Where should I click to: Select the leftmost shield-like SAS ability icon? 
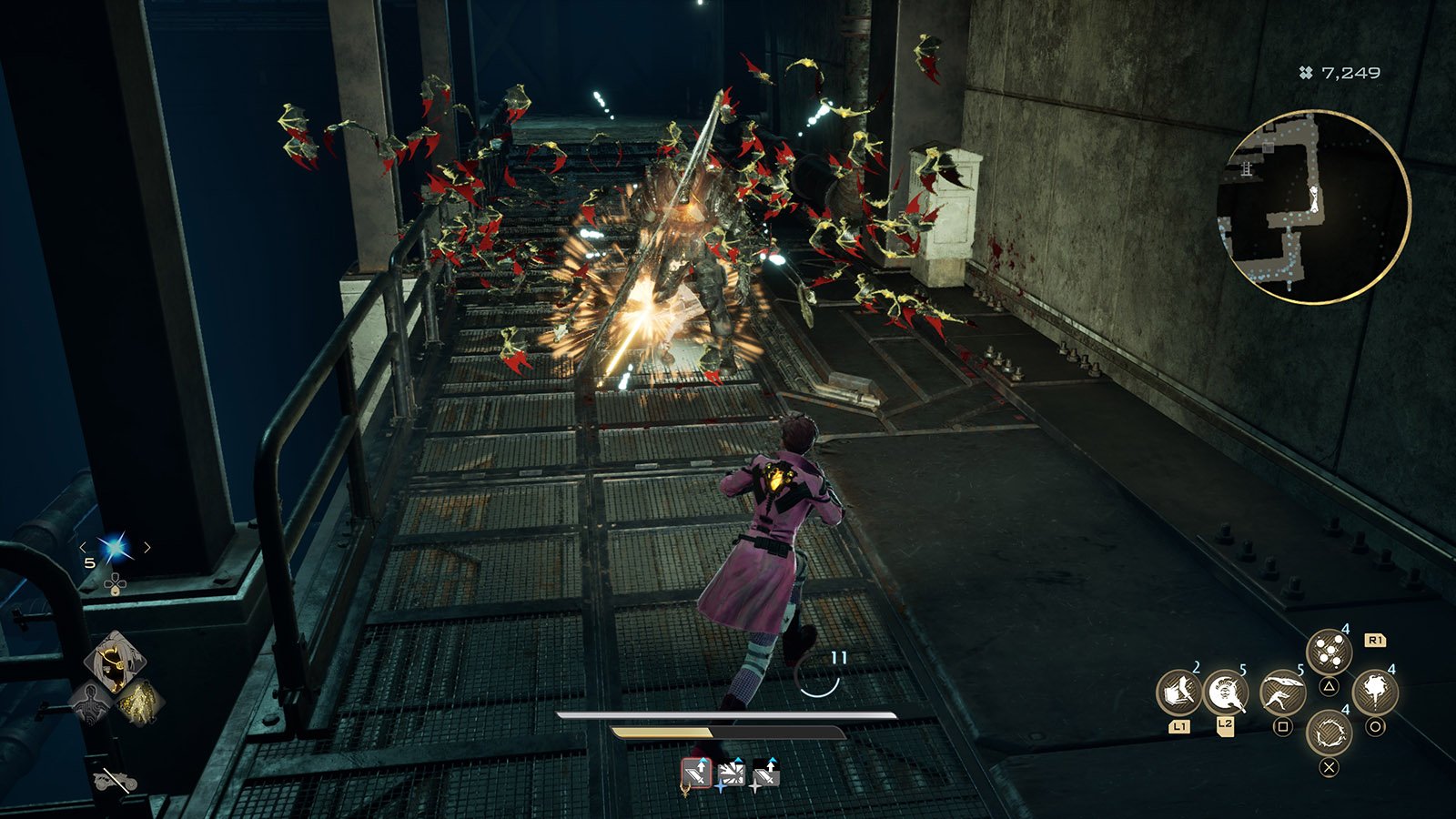[1179, 693]
